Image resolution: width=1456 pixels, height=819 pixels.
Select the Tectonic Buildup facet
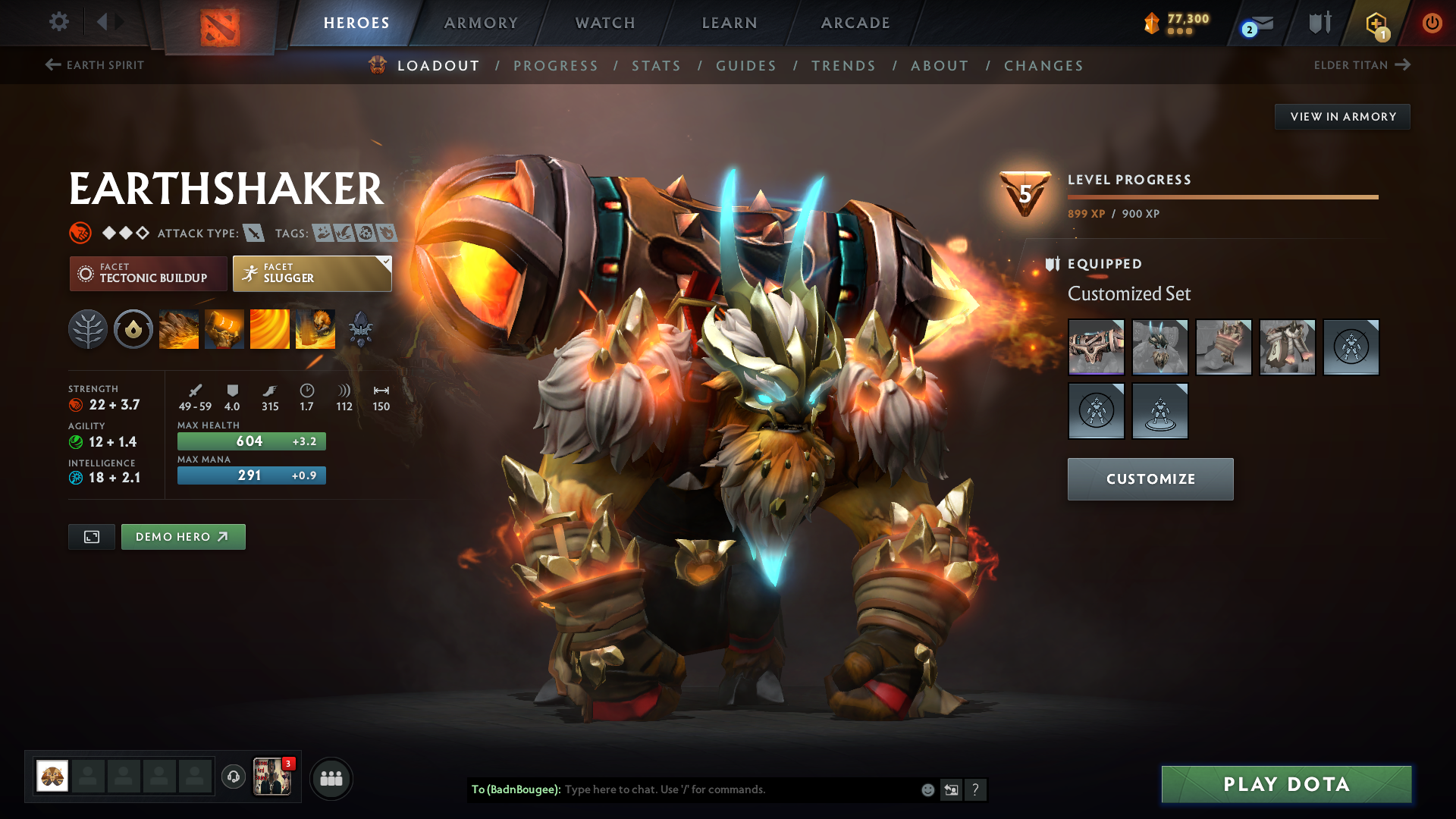(x=148, y=273)
